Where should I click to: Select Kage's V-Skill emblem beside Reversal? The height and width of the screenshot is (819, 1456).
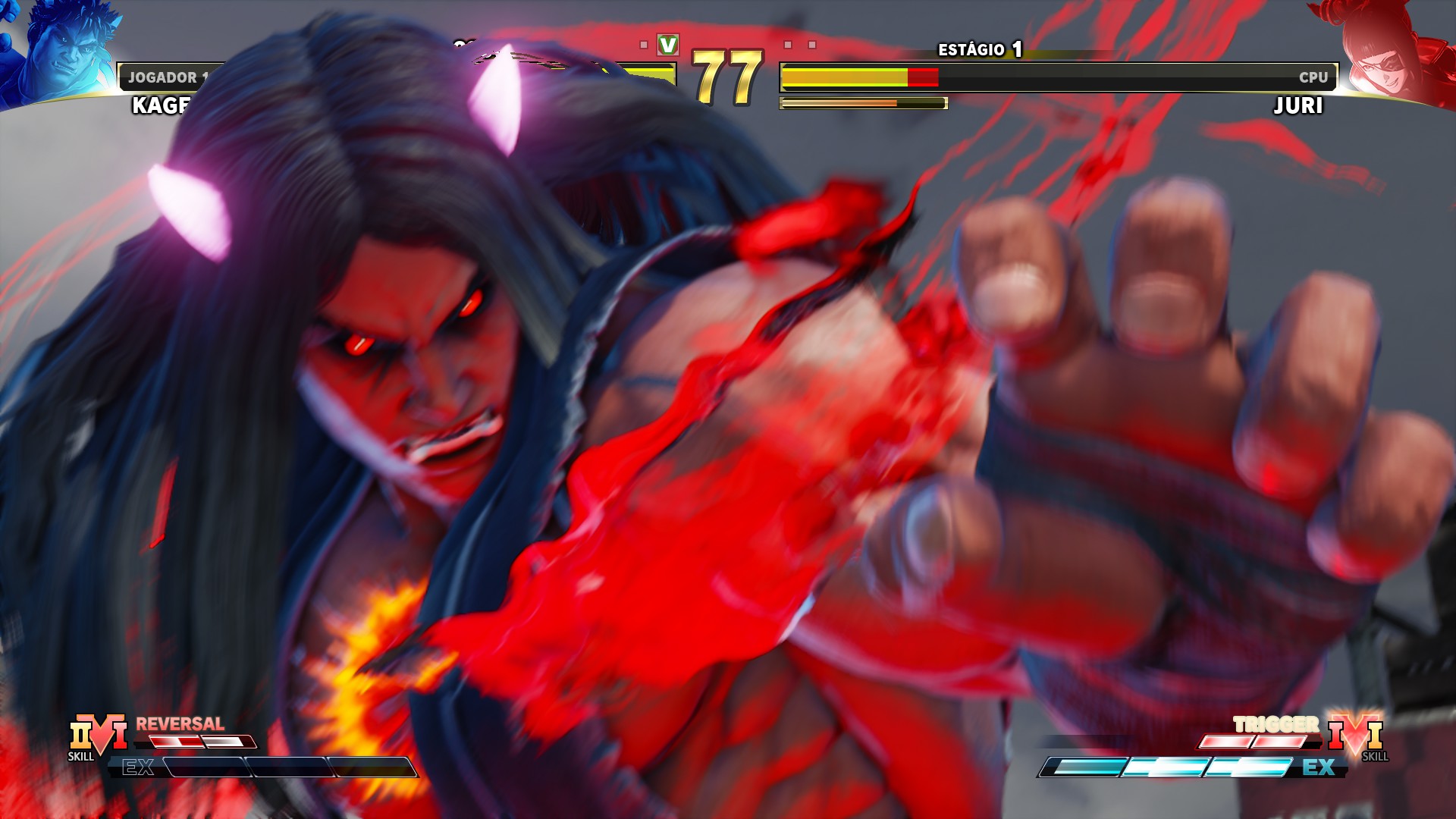click(x=99, y=734)
